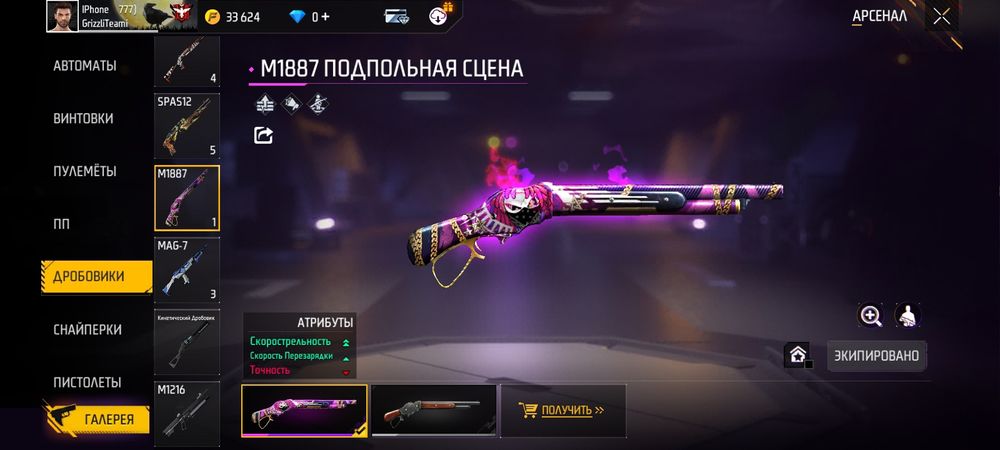
Task: Choose the M1216 shotgun in the list
Action: click(187, 410)
